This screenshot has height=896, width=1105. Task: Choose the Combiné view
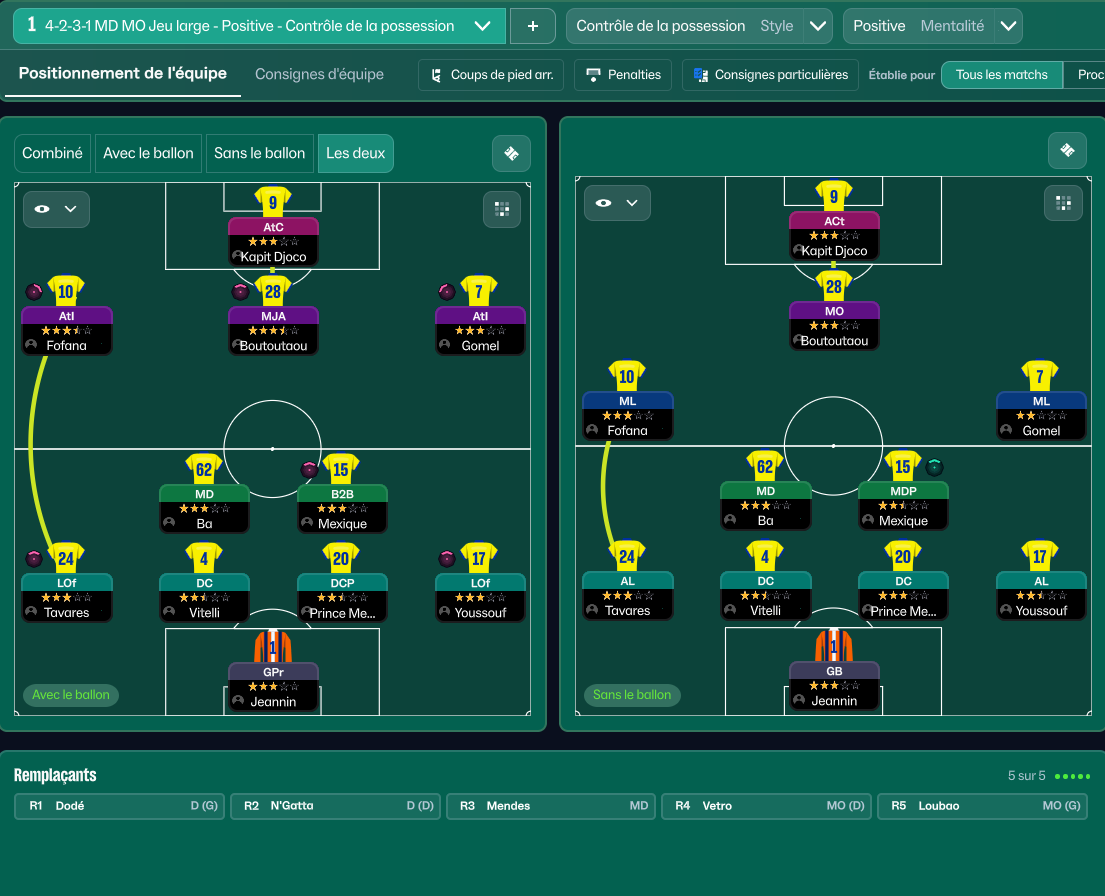(53, 154)
